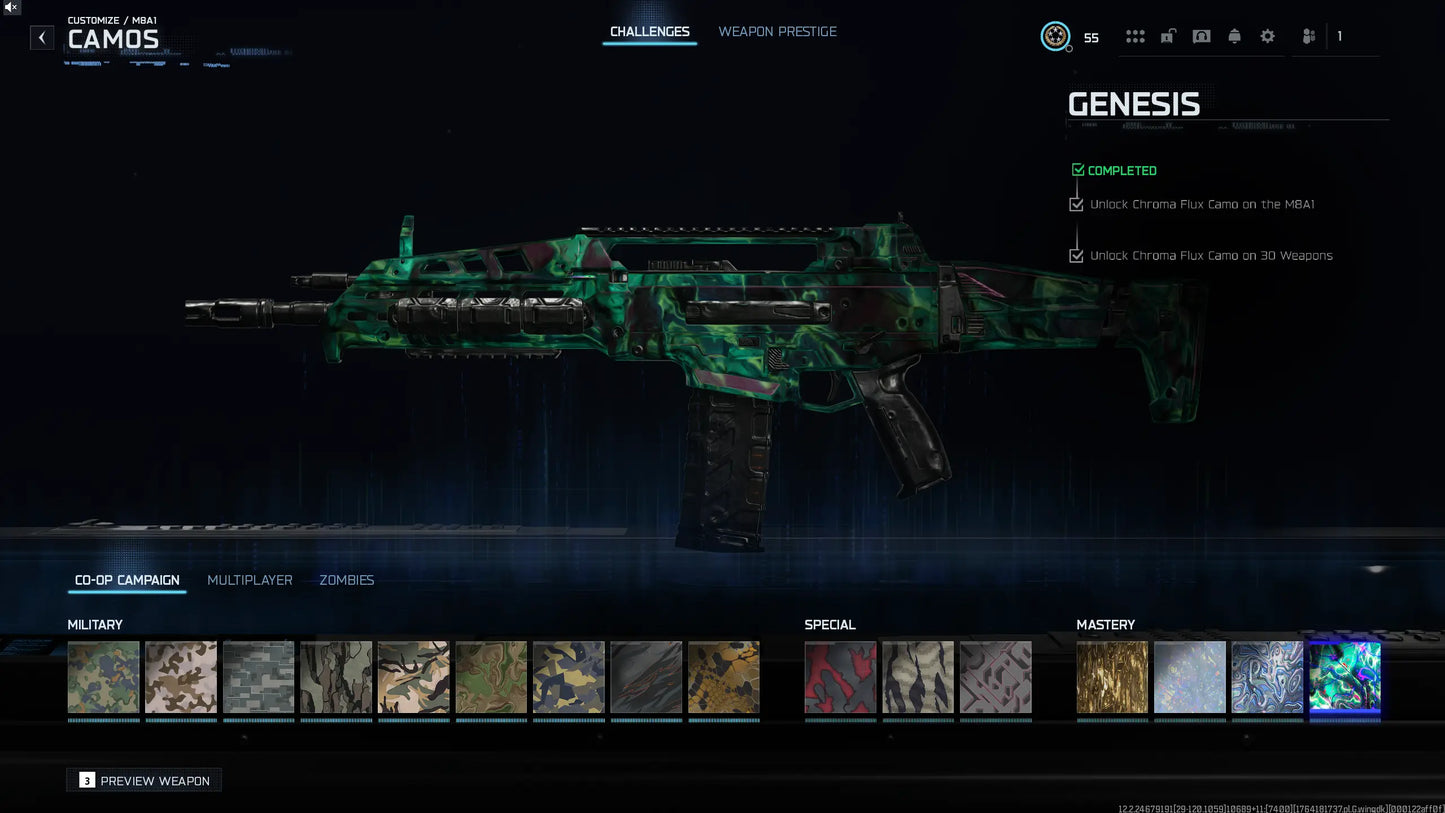Open the notifications bell
Viewport: 1445px width, 813px height.
click(x=1234, y=36)
